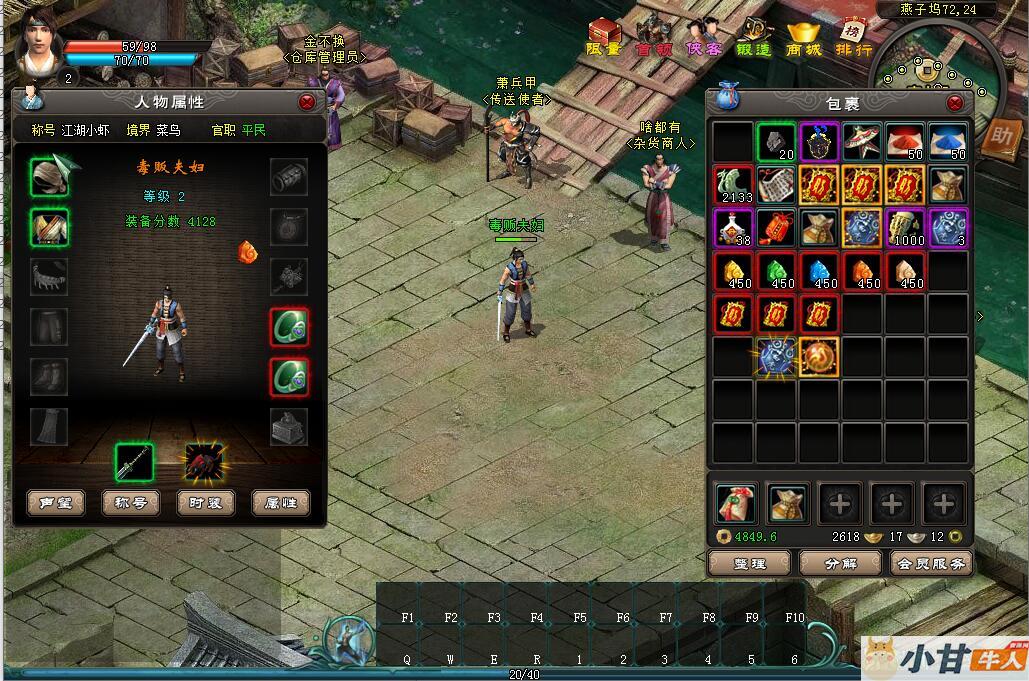Sort the bag with 整理
Viewport: 1029px width, 681px height.
[748, 563]
